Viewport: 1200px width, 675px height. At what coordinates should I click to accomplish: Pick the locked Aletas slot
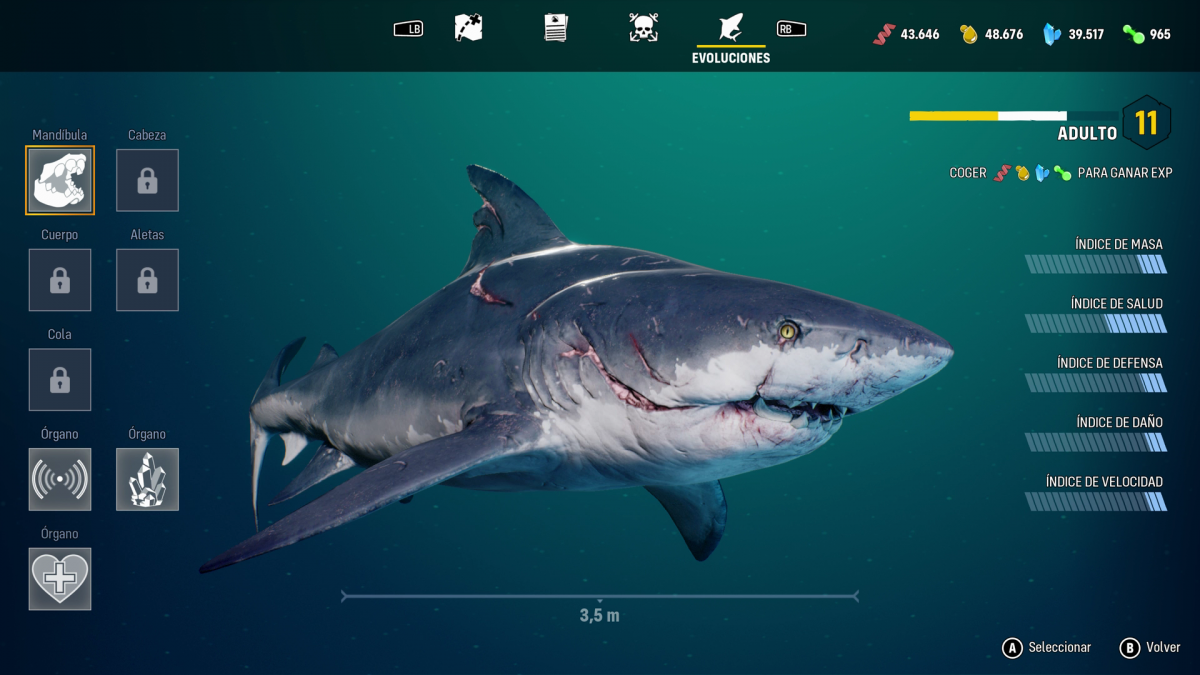[x=147, y=280]
